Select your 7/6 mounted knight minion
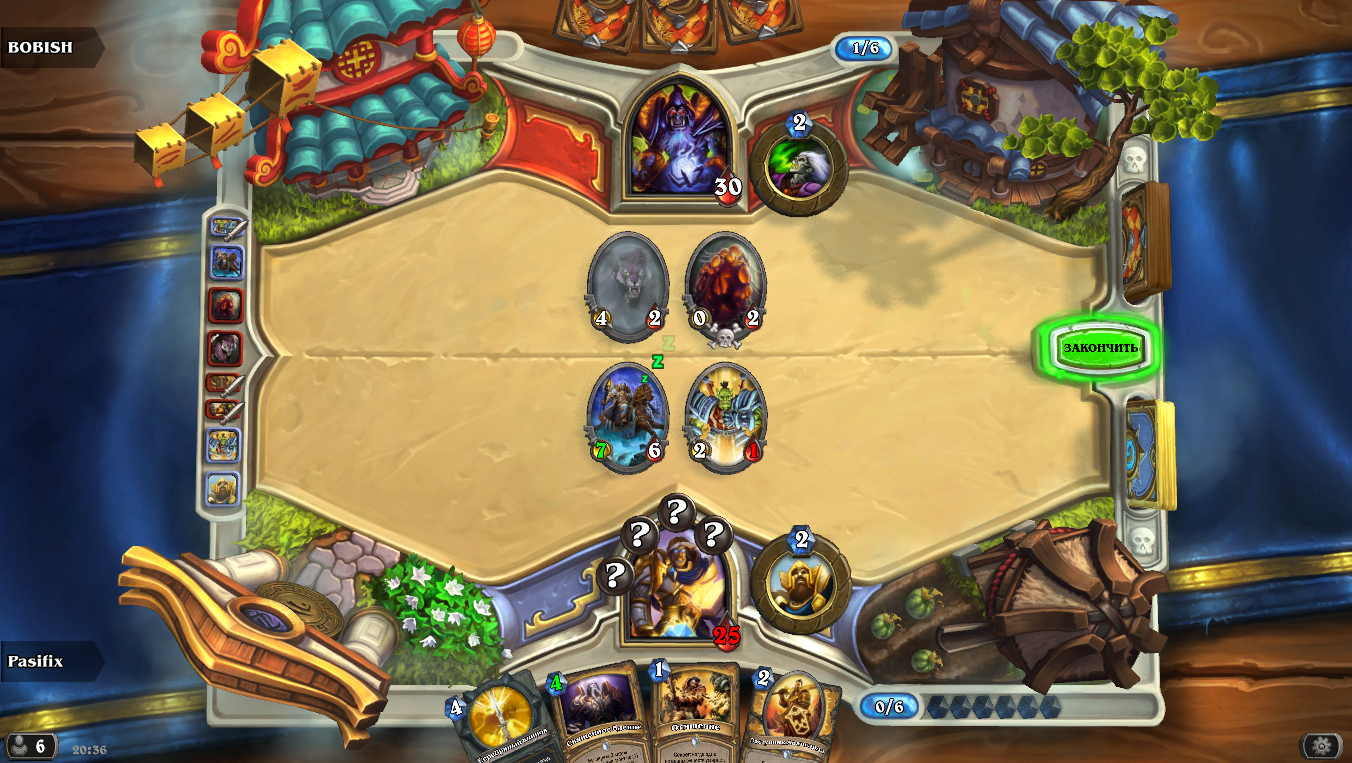The image size is (1352, 763). [627, 418]
